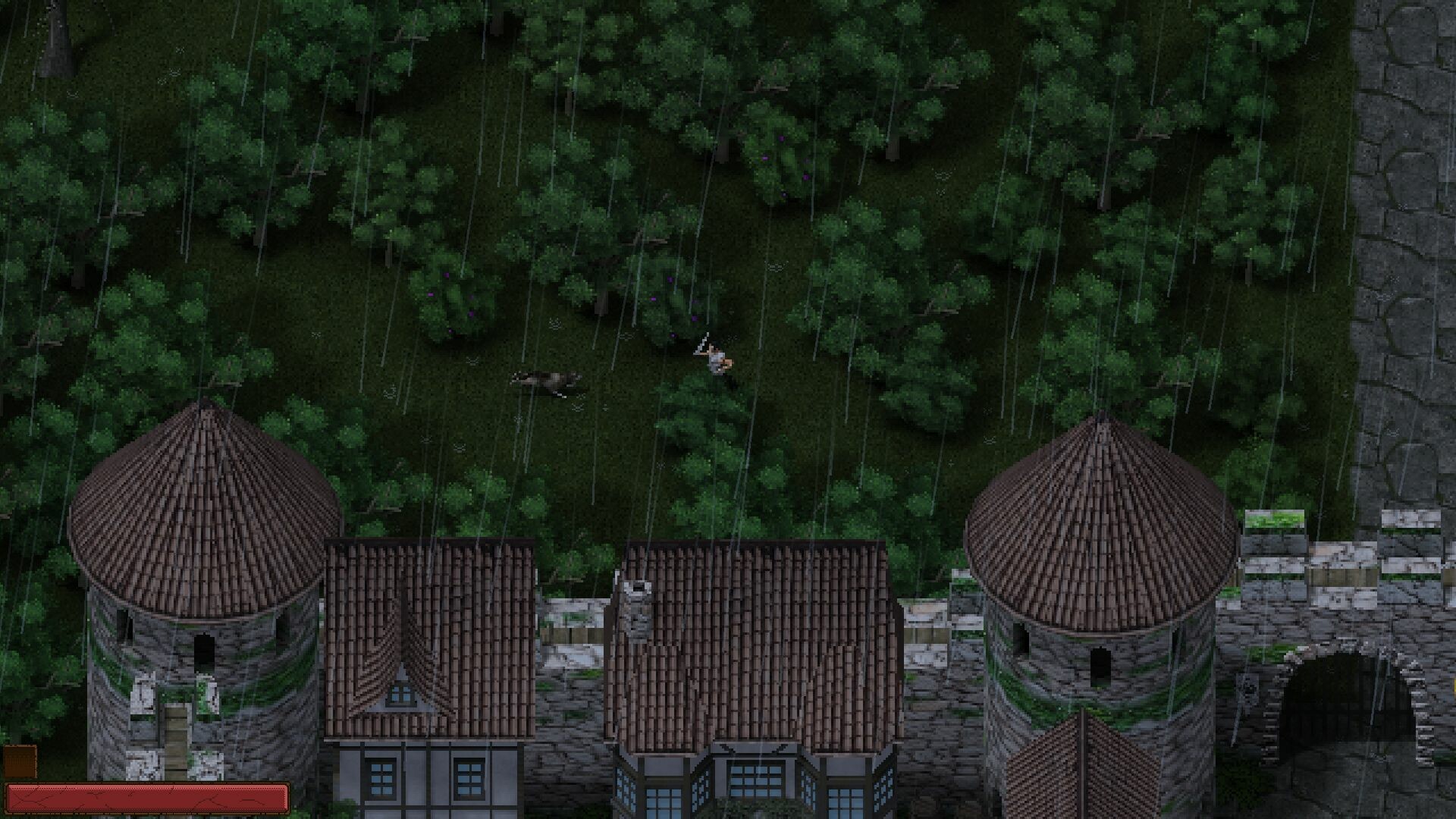Open the wooden inventory satchel icon
Image resolution: width=1456 pixels, height=819 pixels.
coord(19,761)
